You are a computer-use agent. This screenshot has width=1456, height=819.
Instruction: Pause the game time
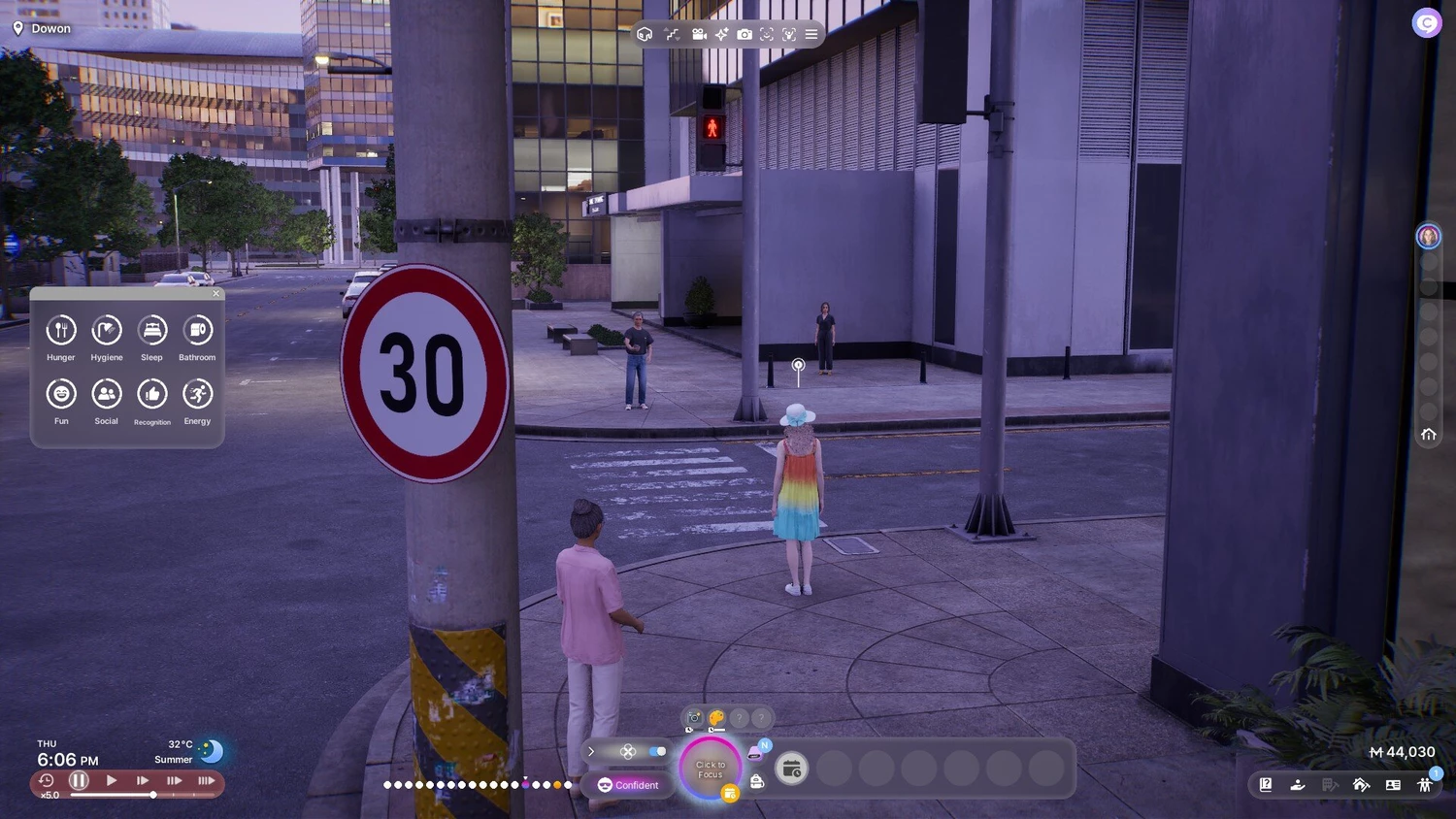pos(80,780)
